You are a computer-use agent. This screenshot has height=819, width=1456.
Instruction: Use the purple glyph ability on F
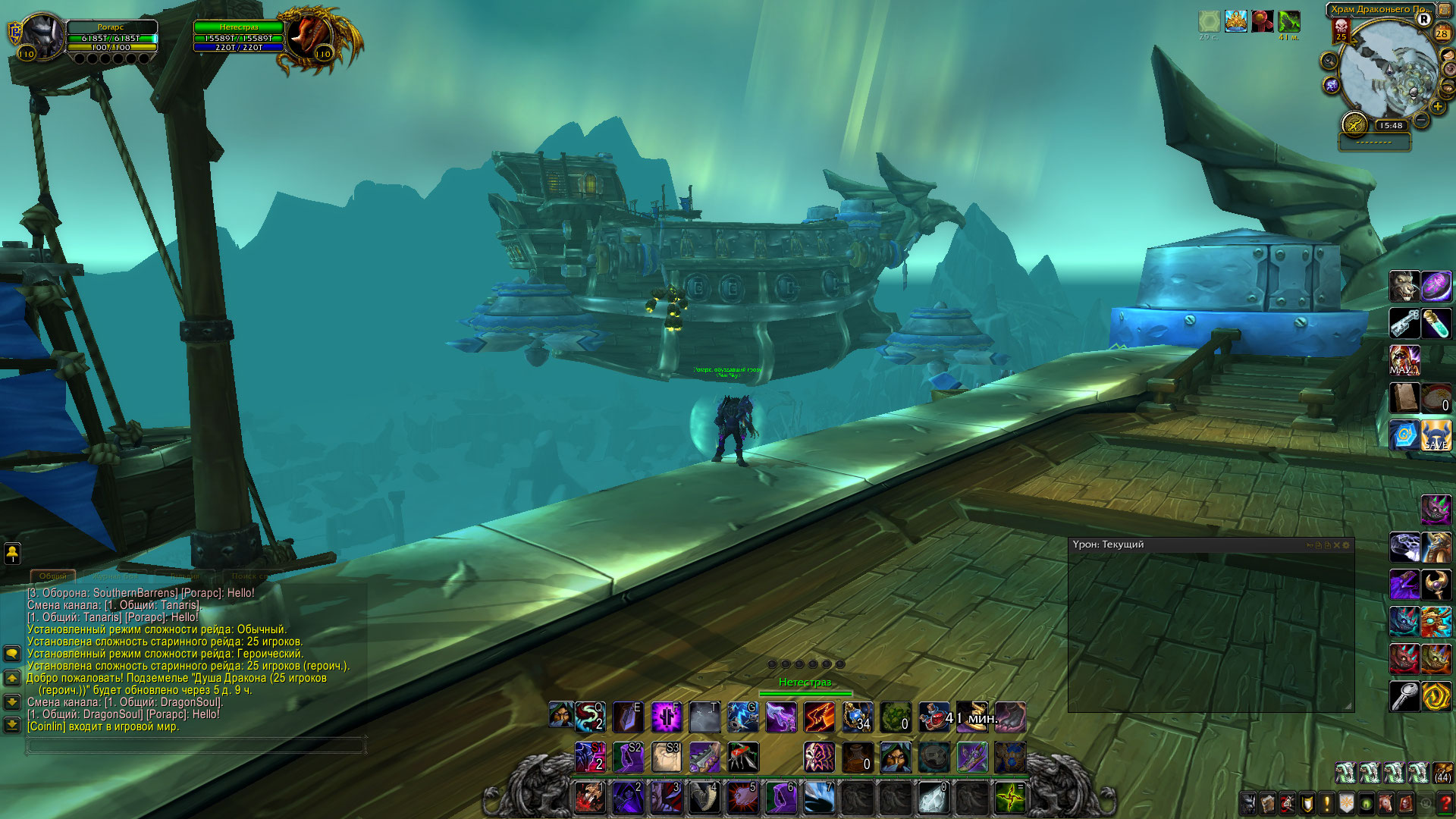(x=667, y=717)
